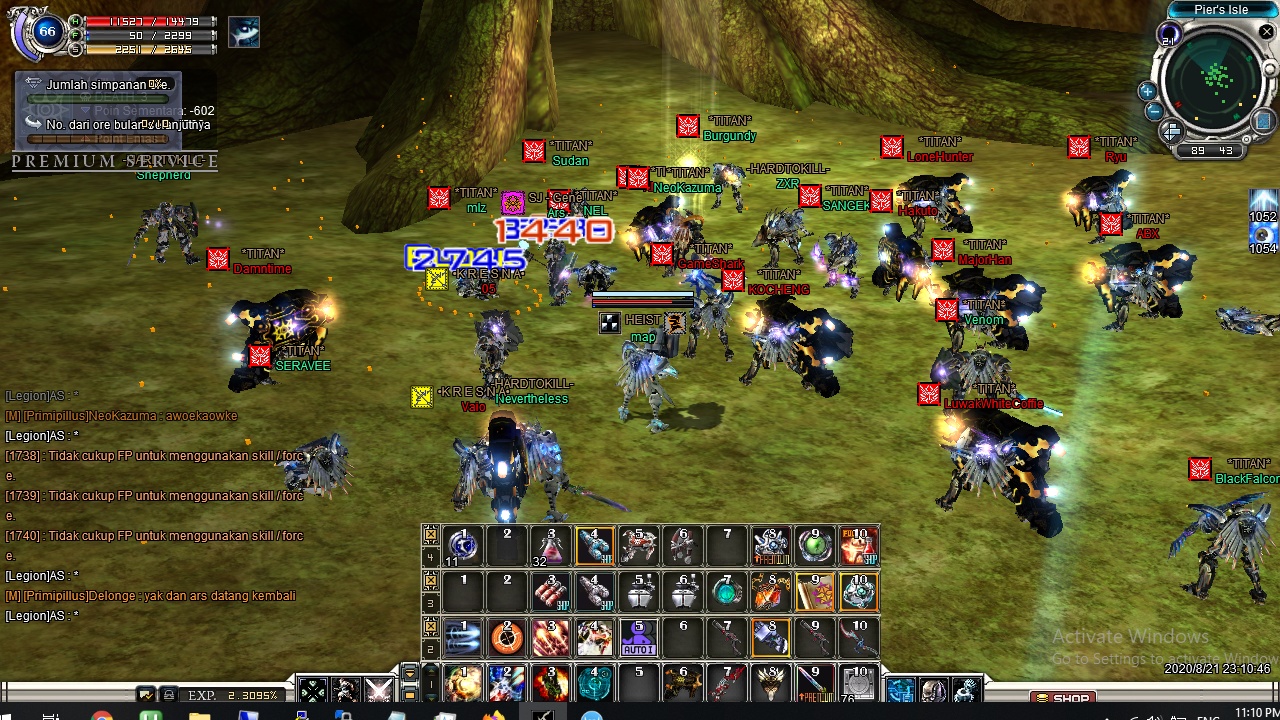Image resolution: width=1280 pixels, height=720 pixels.
Task: Open Chrome from the Windows taskbar
Action: (x=102, y=716)
